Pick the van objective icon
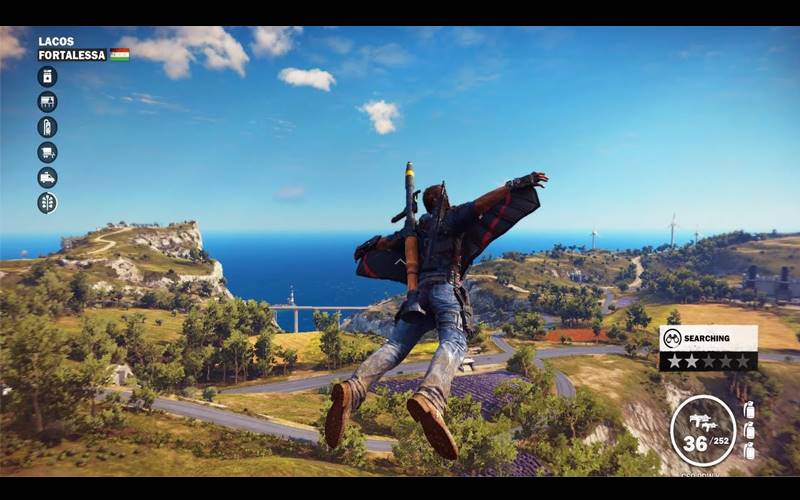This screenshot has width=800, height=500. click(x=47, y=177)
